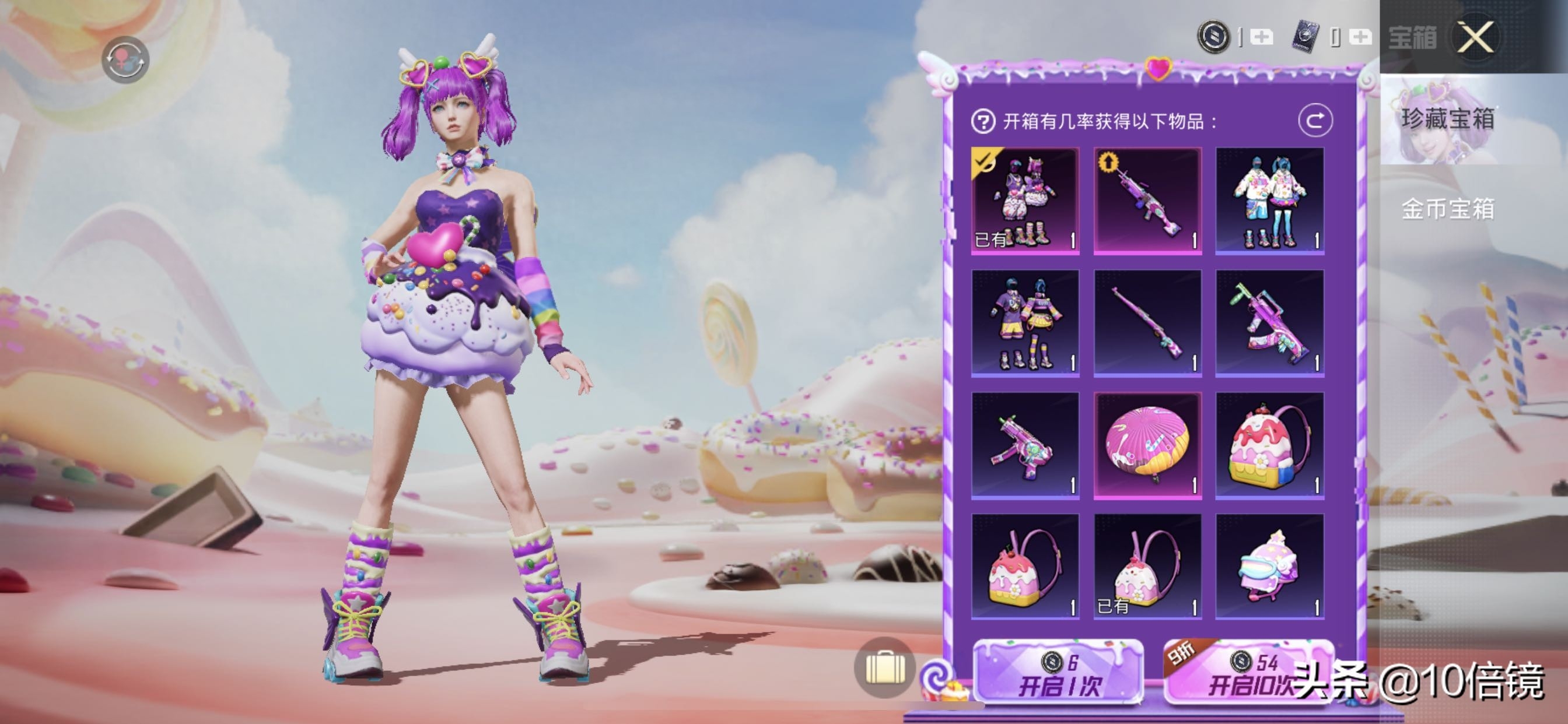Select the small pink pistol skin

1025,445
